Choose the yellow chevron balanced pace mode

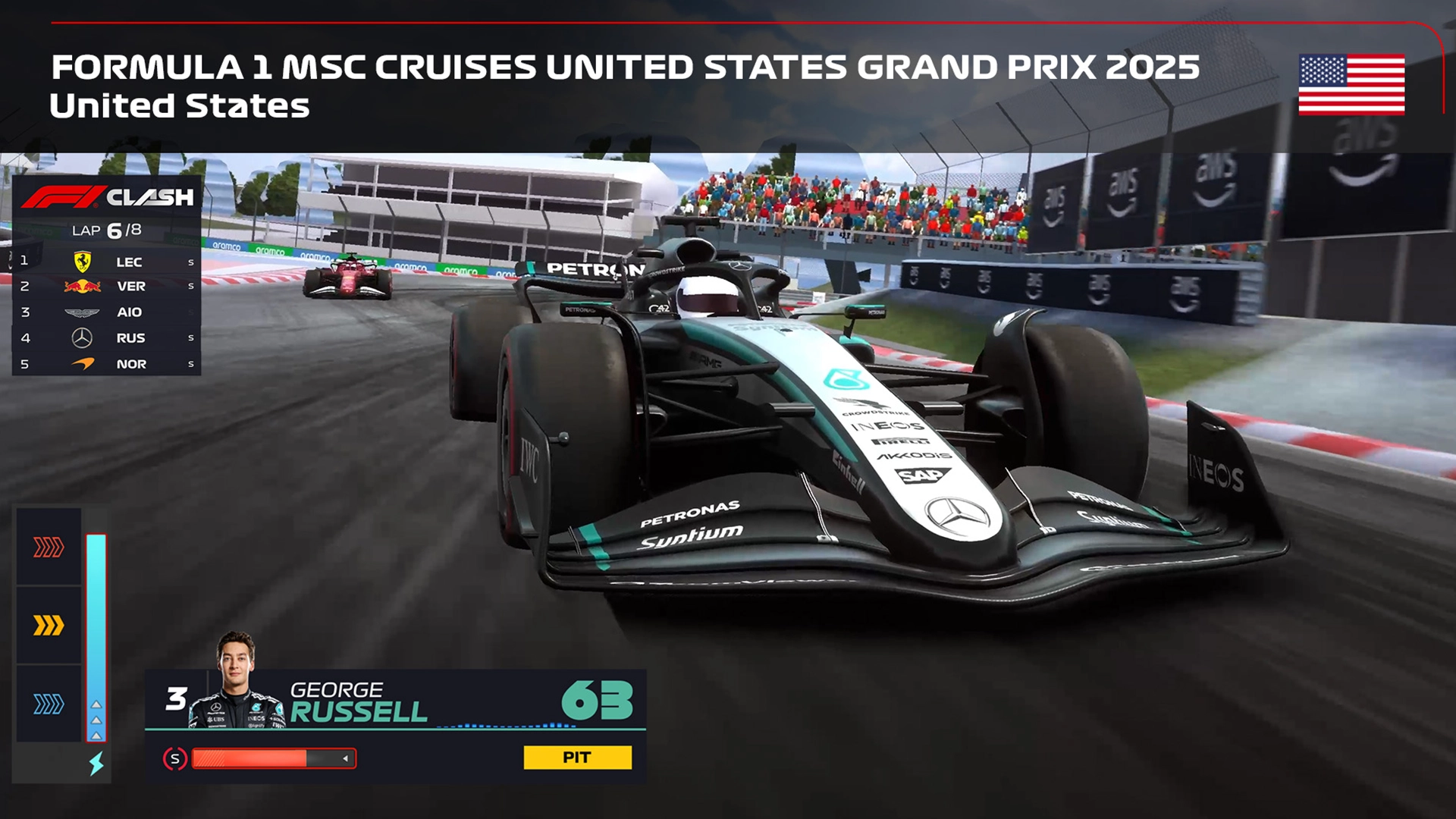[x=49, y=626]
